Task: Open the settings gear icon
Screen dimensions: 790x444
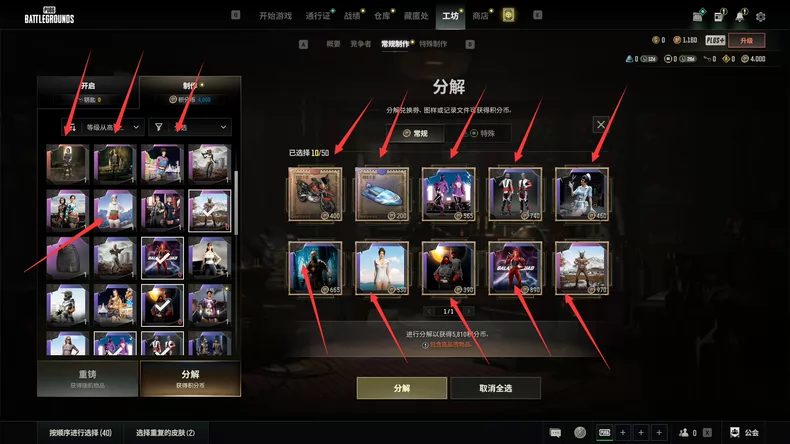Action: (761, 16)
